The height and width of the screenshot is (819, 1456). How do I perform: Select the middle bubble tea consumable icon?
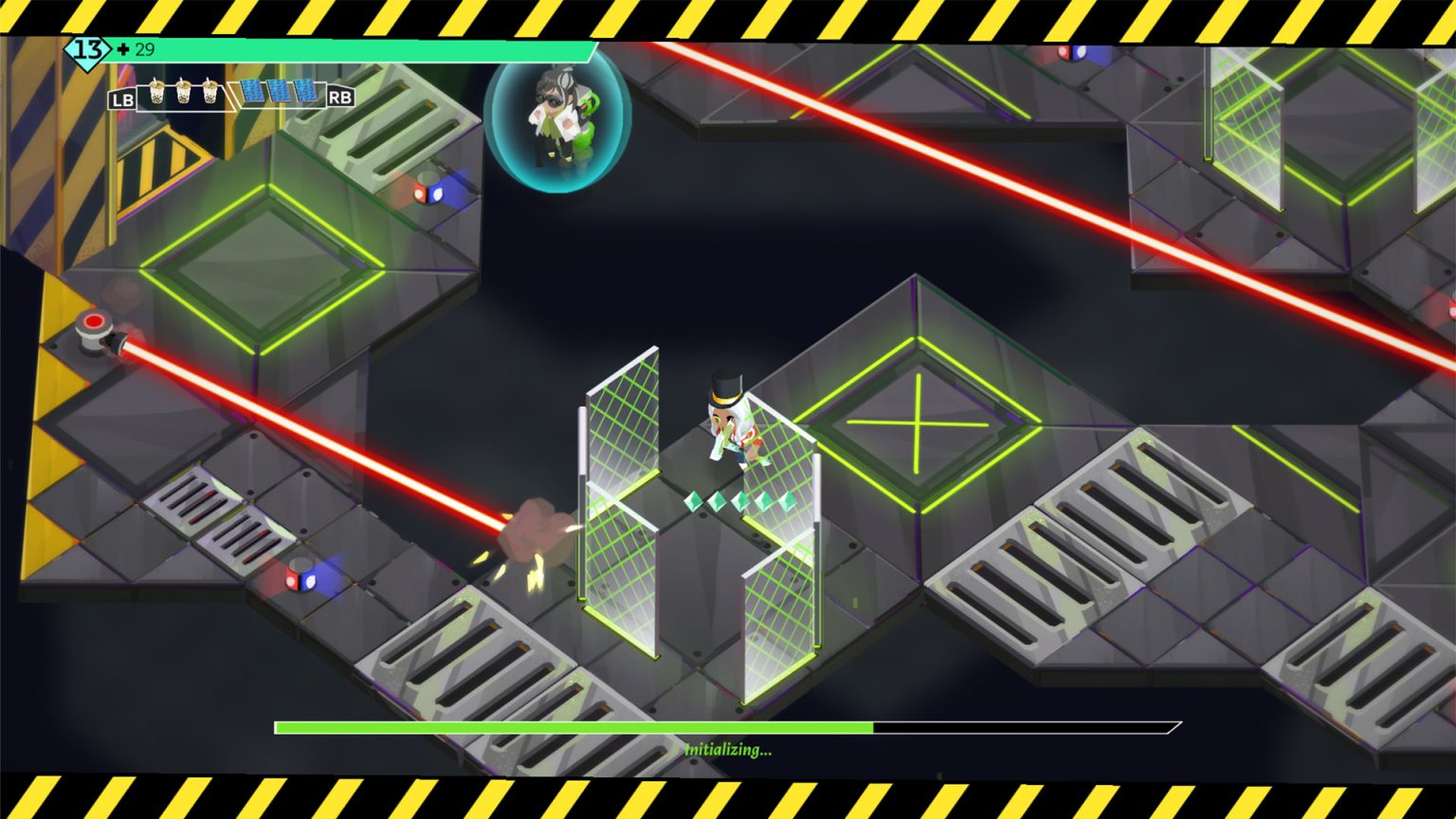click(183, 92)
